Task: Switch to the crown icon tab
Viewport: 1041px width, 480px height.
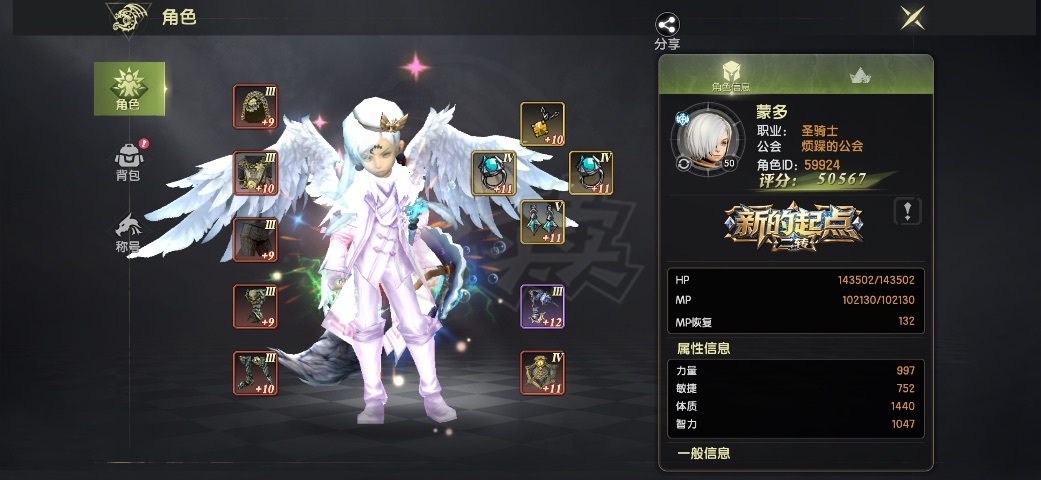Action: click(859, 75)
